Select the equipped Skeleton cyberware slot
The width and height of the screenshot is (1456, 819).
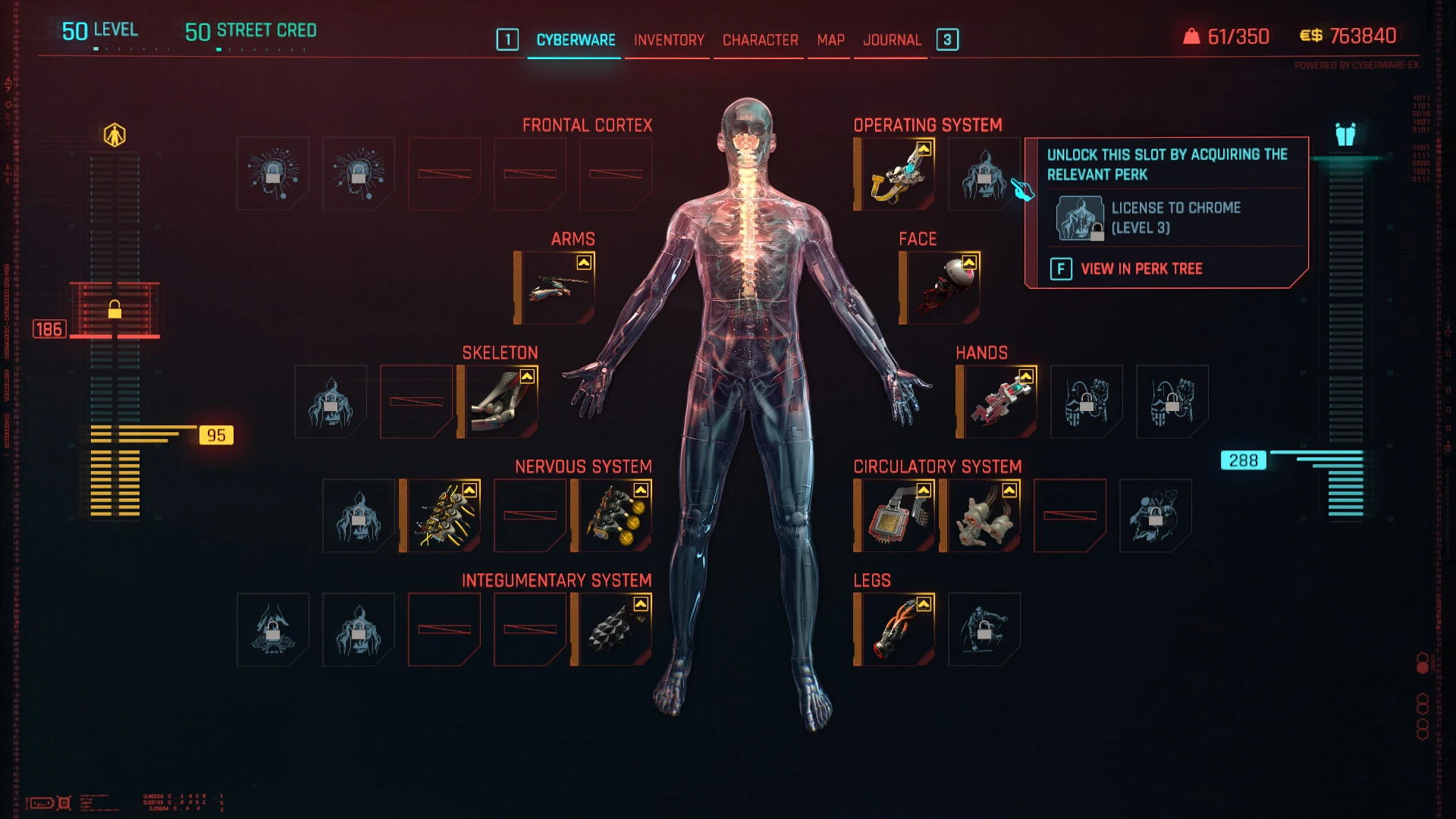point(501,402)
